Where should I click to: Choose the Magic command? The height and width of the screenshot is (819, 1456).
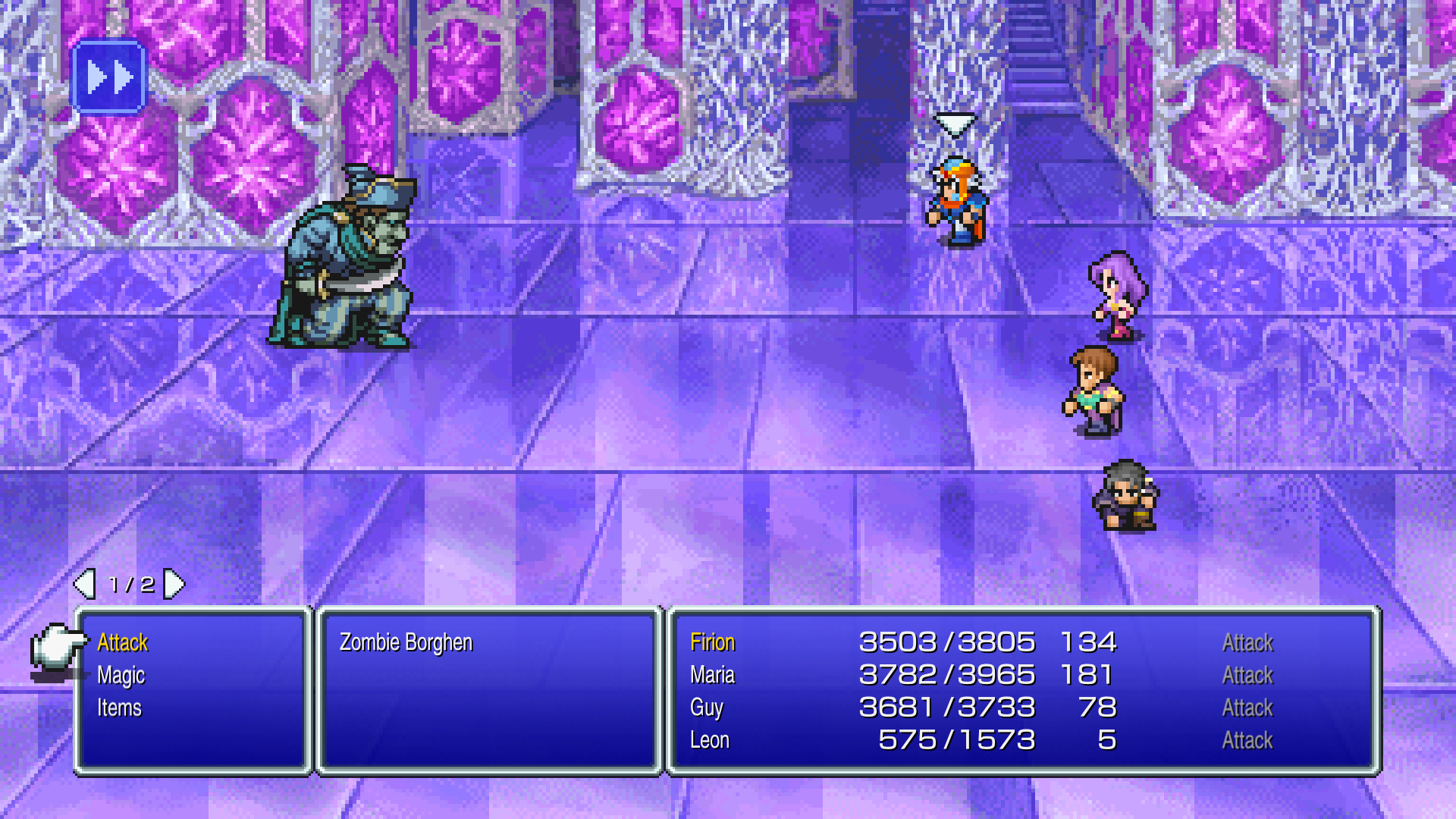[121, 676]
